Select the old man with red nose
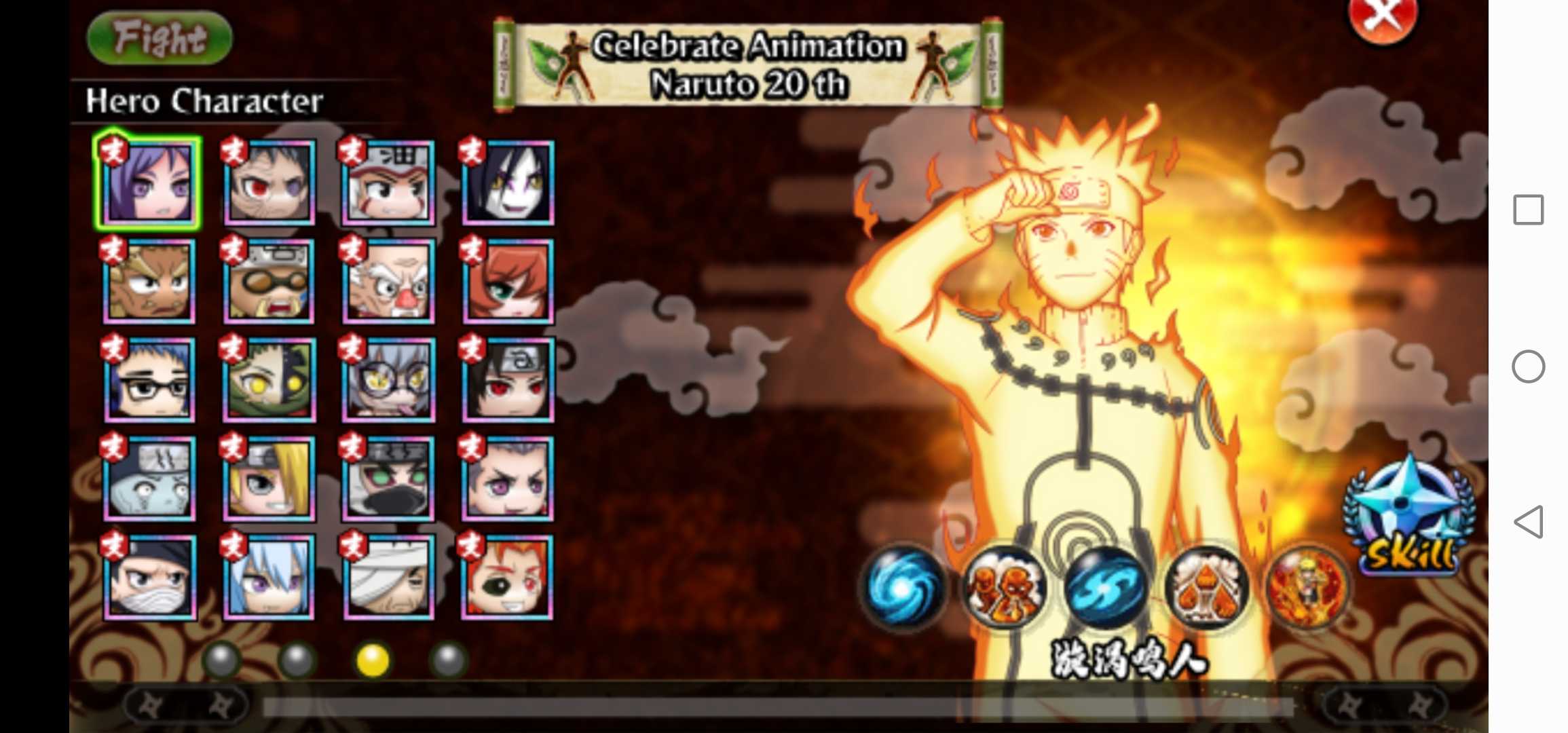 pyautogui.click(x=389, y=280)
